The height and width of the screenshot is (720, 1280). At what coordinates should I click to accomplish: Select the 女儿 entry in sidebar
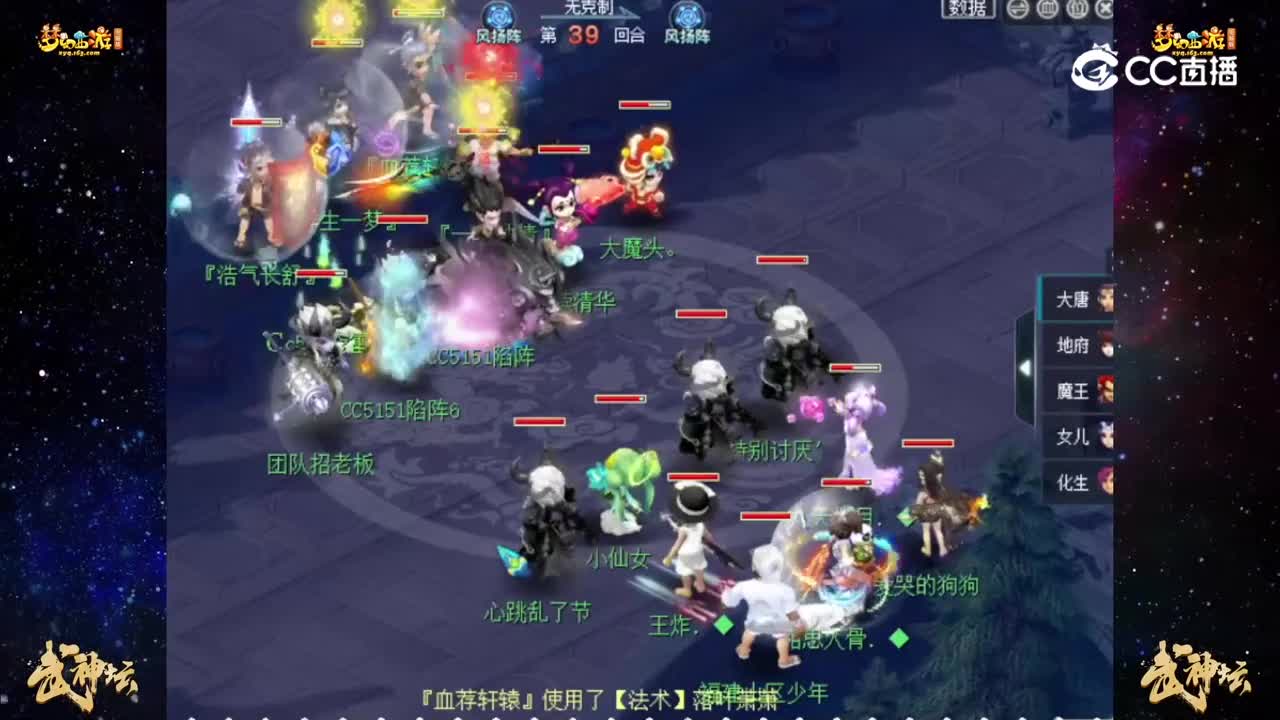click(1075, 437)
